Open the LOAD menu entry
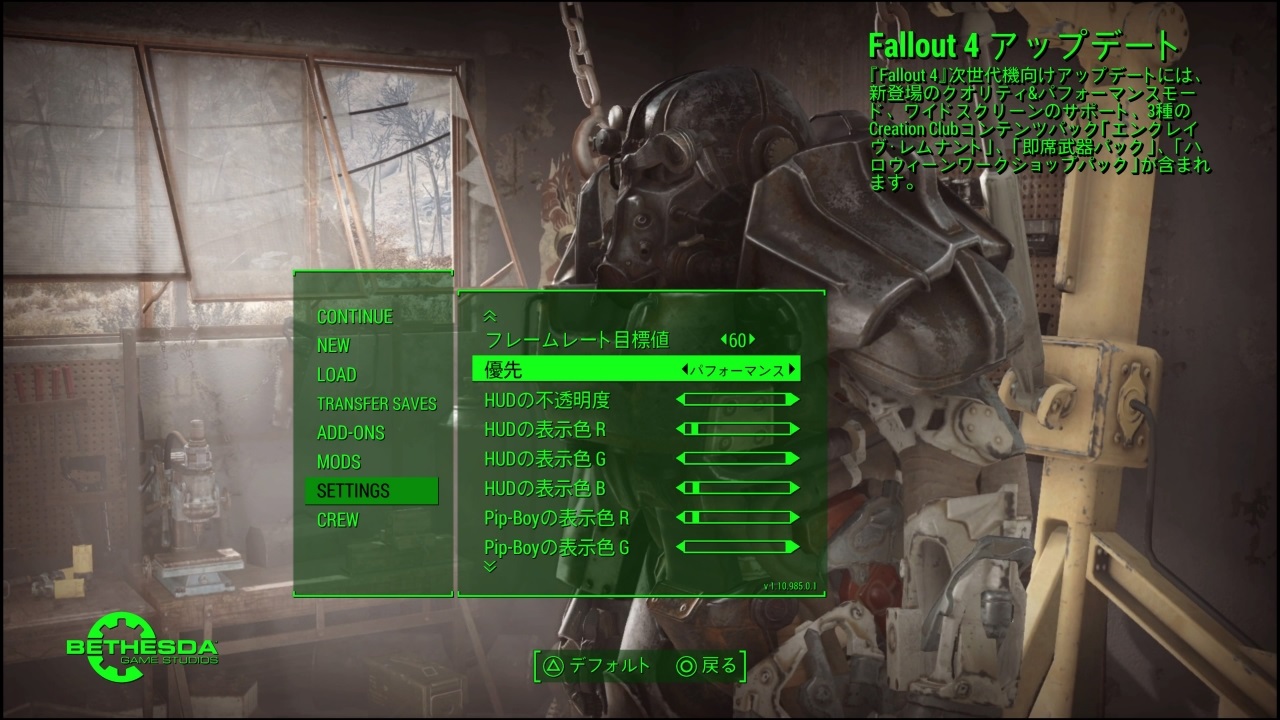 coord(336,374)
